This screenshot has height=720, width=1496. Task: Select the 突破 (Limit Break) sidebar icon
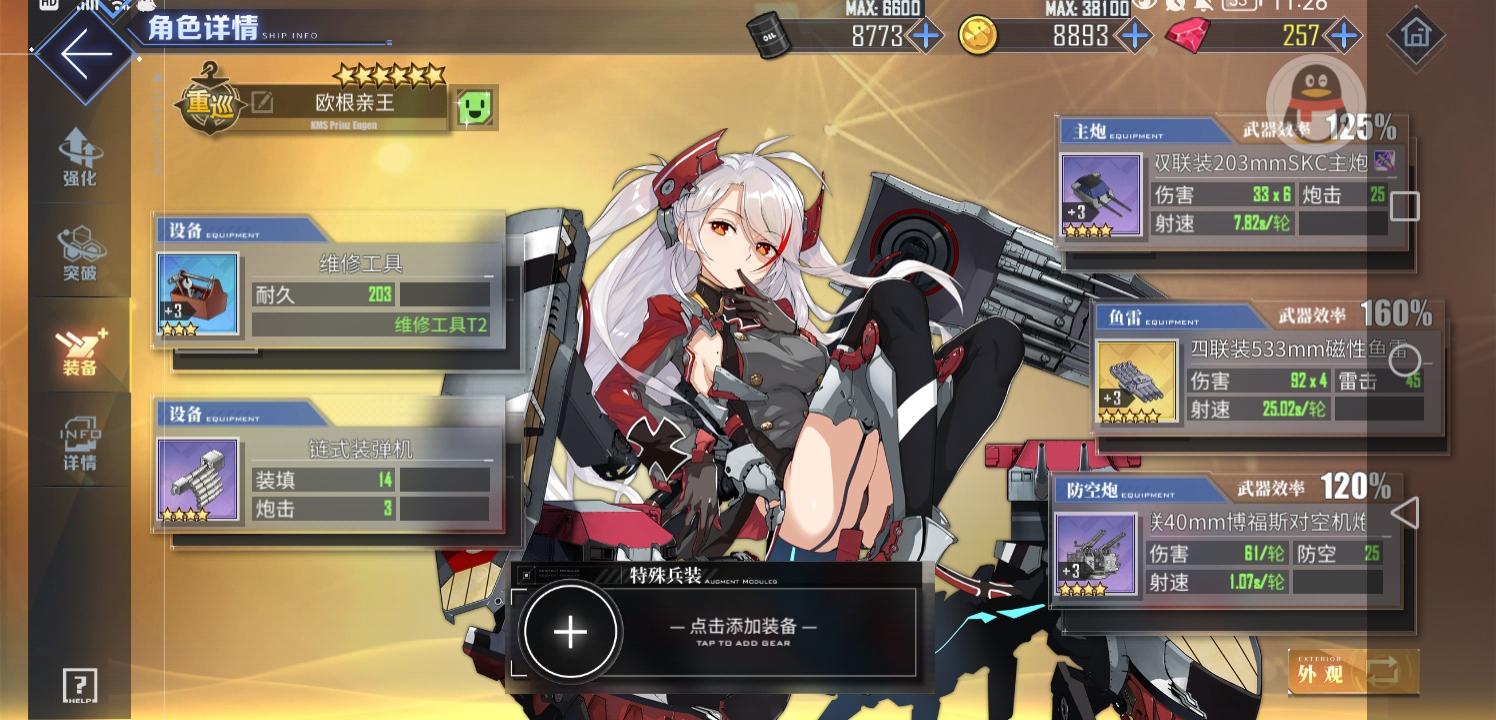click(79, 250)
